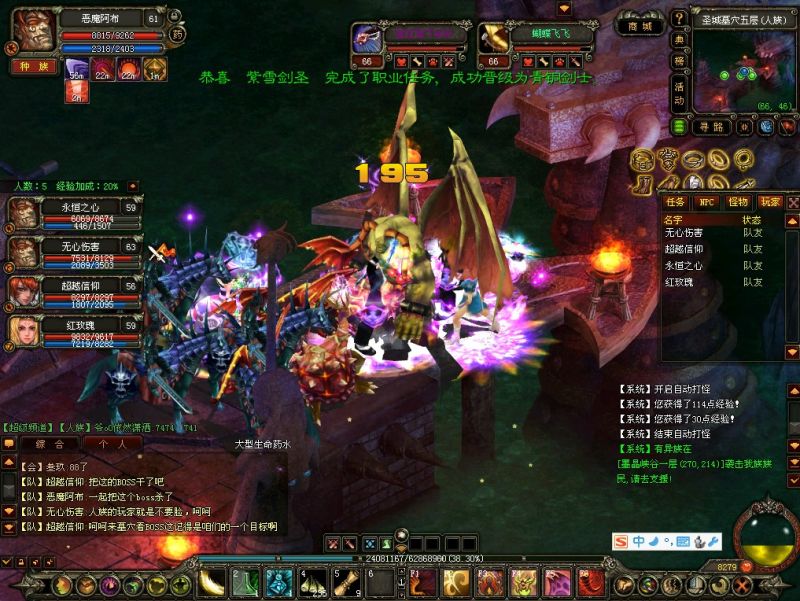Click the 寻路 pathfinding button

[710, 127]
